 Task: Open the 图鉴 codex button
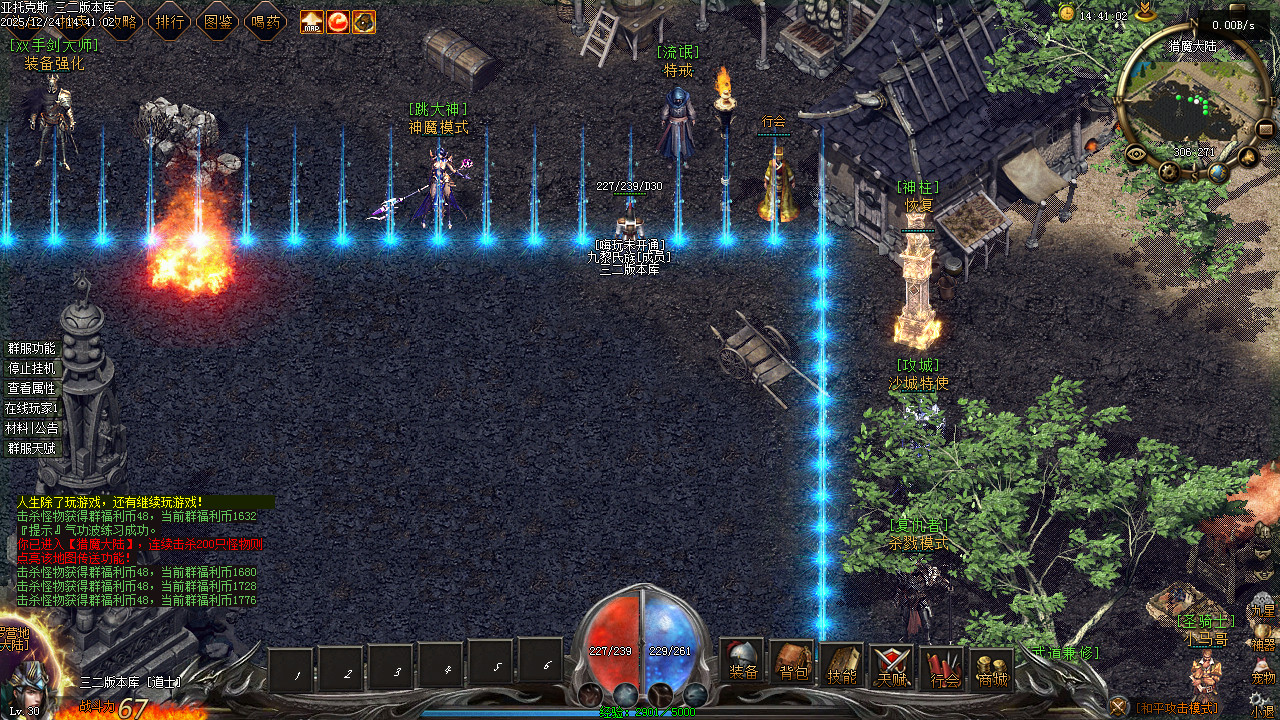218,21
